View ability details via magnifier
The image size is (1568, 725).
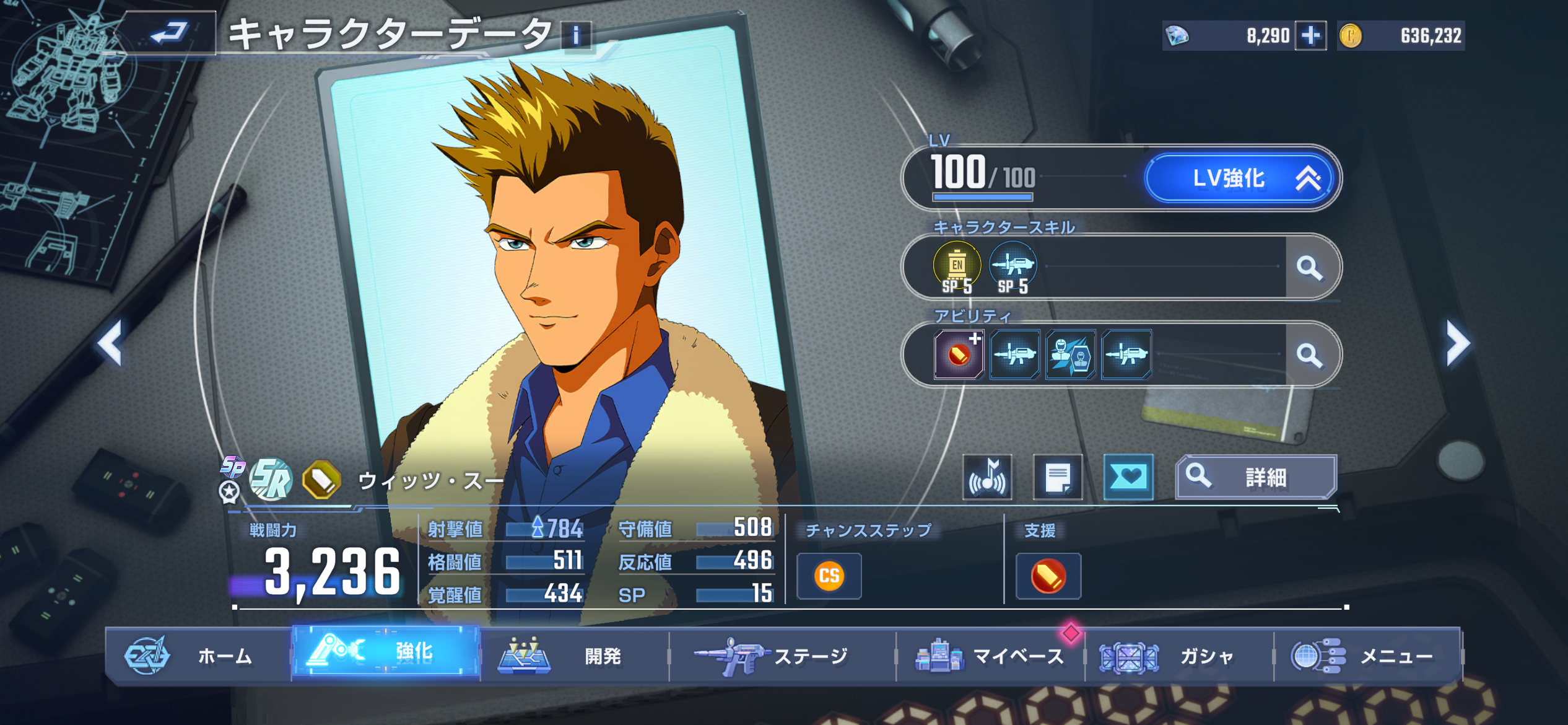point(1309,355)
